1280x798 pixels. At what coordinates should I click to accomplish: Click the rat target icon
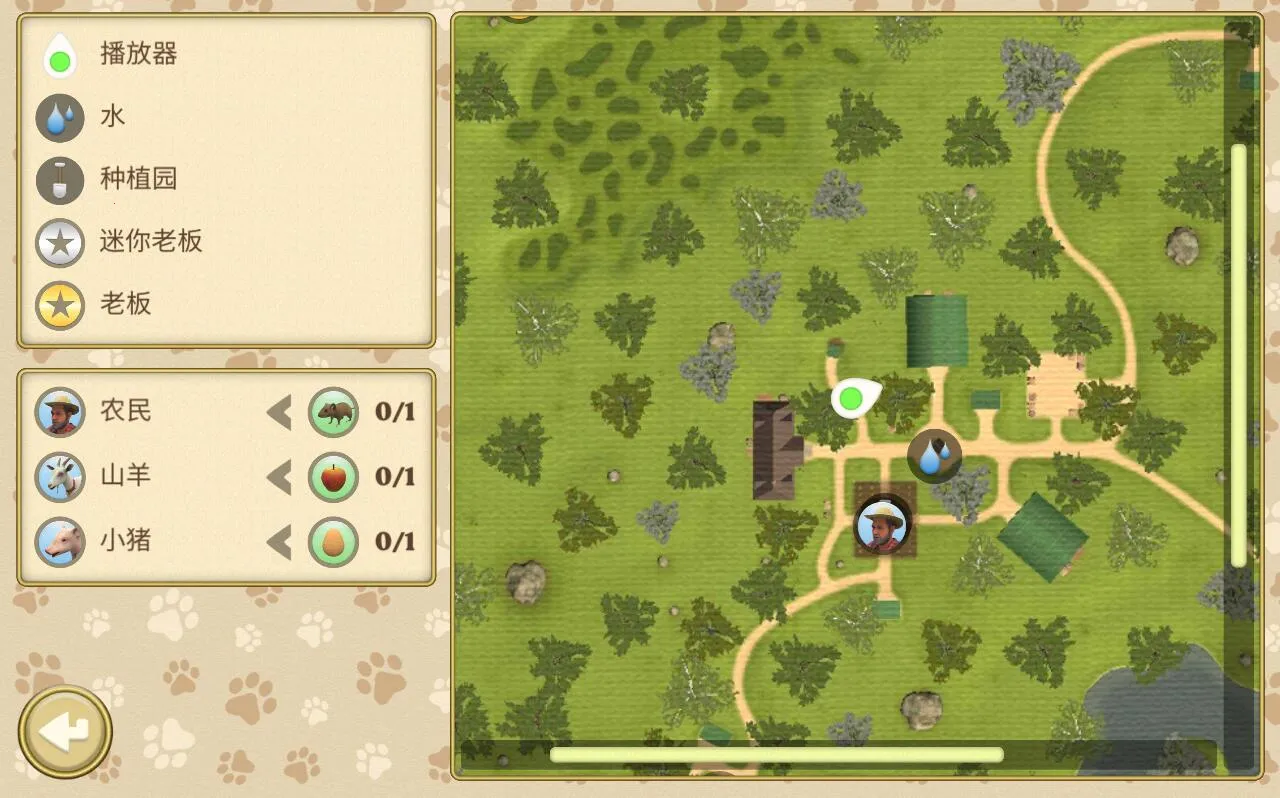pos(333,412)
